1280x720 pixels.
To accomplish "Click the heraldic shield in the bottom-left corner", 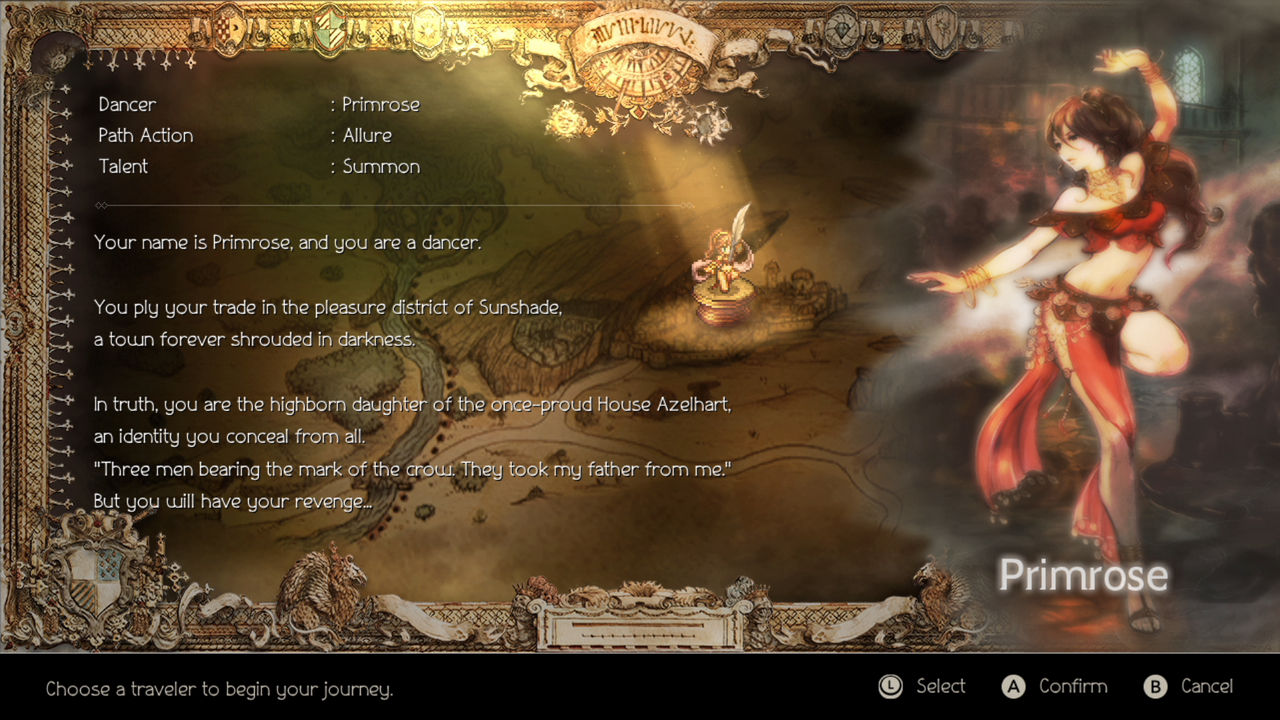I will coord(95,578).
